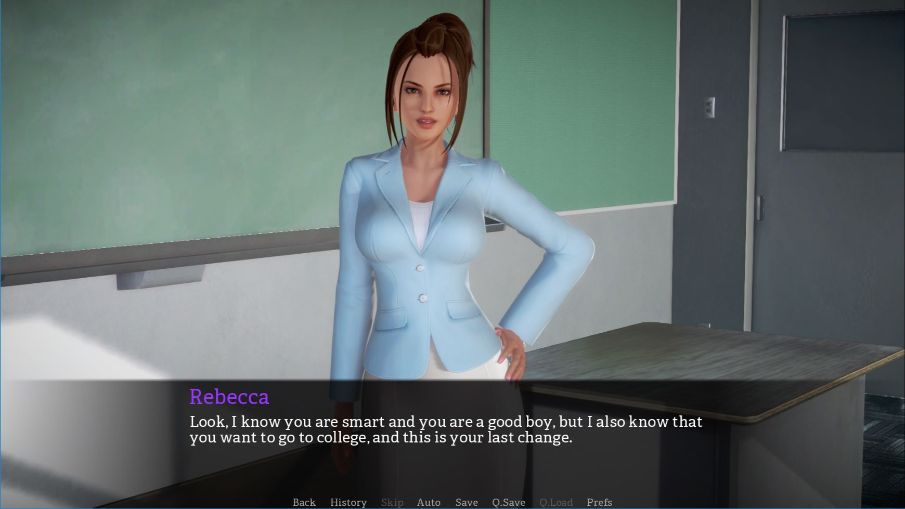Open the Prefs settings screen
Image resolution: width=905 pixels, height=509 pixels.
pos(599,502)
